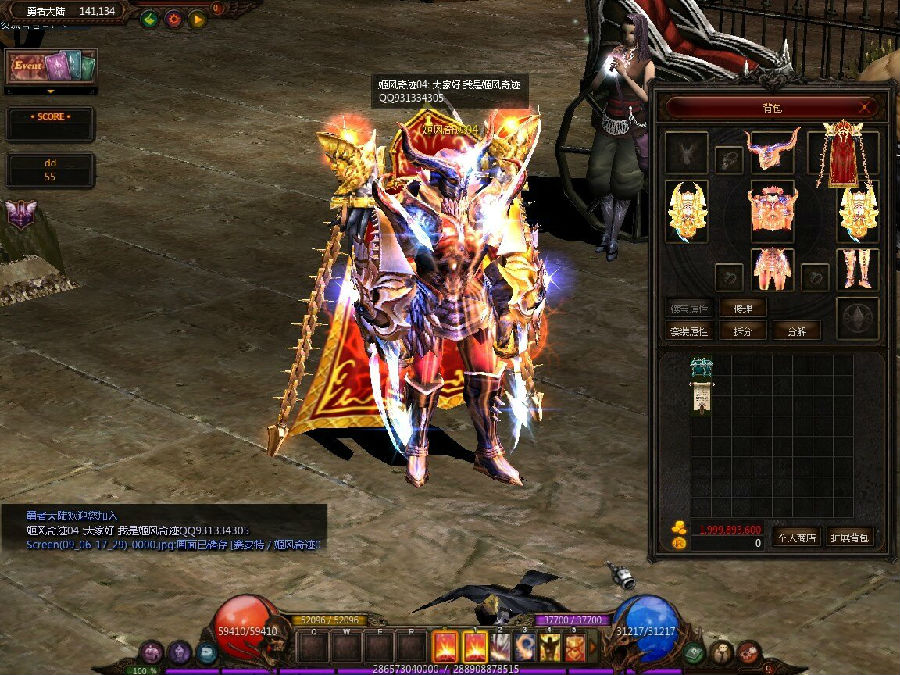The width and height of the screenshot is (900, 675).
Task: Click the red round button between top arrows
Action: coord(173,18)
